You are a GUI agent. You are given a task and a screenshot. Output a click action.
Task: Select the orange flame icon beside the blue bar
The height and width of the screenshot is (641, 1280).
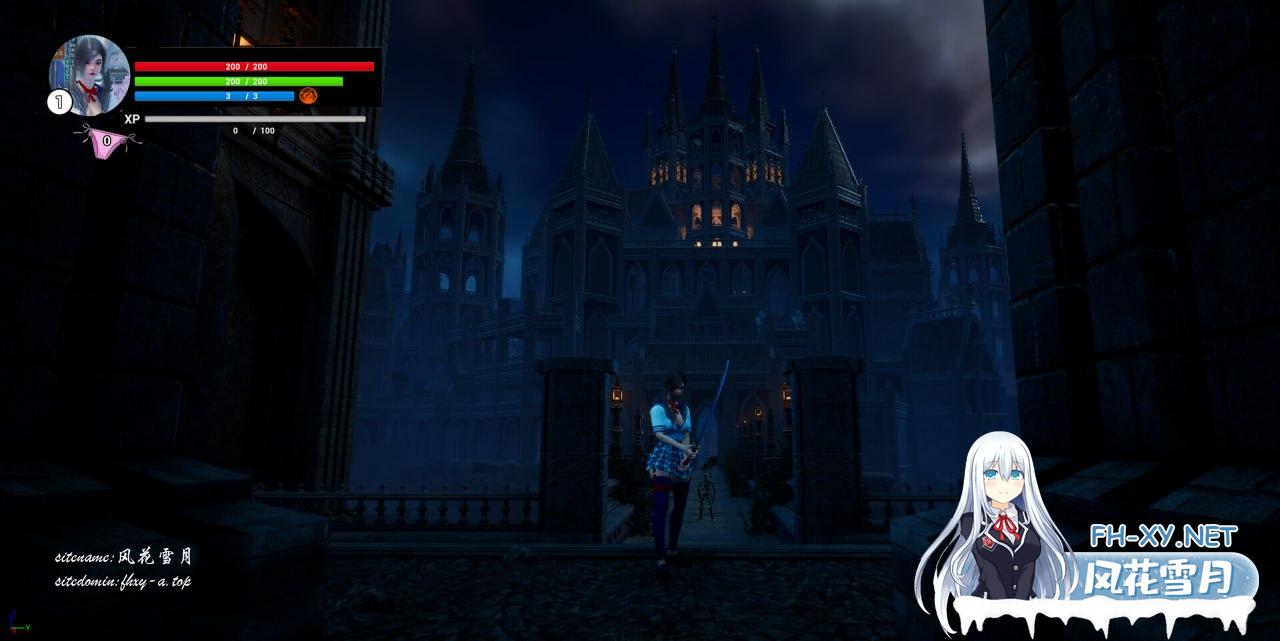[x=308, y=96]
